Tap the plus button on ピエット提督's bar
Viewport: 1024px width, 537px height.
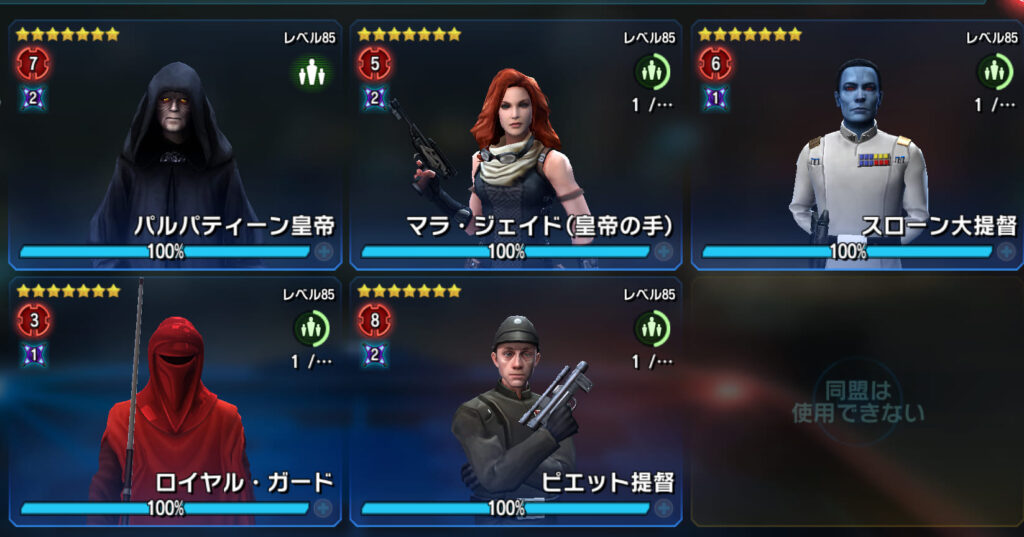point(664,508)
